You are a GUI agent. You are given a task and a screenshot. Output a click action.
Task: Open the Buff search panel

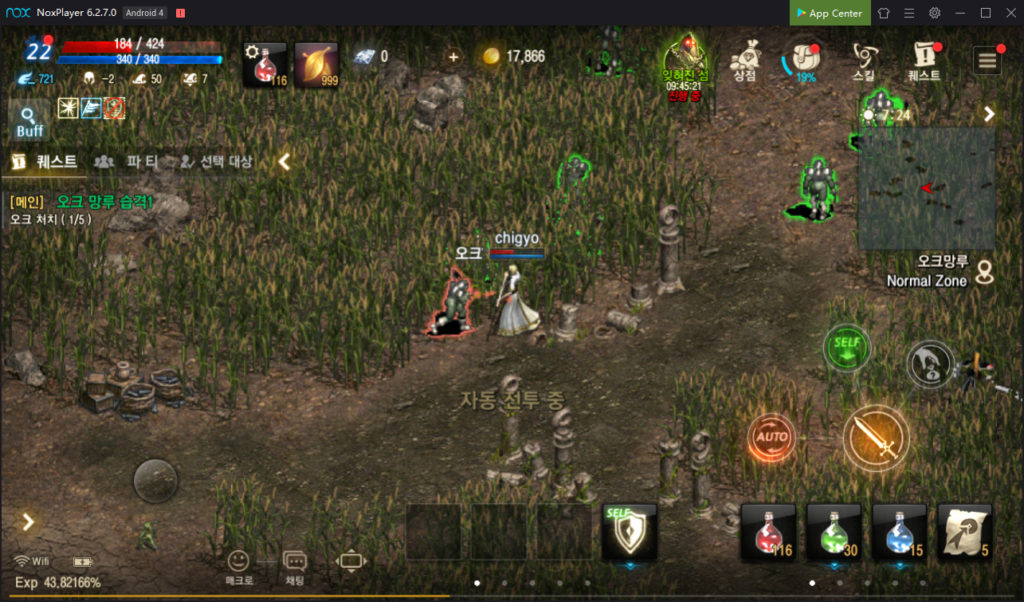(30, 121)
